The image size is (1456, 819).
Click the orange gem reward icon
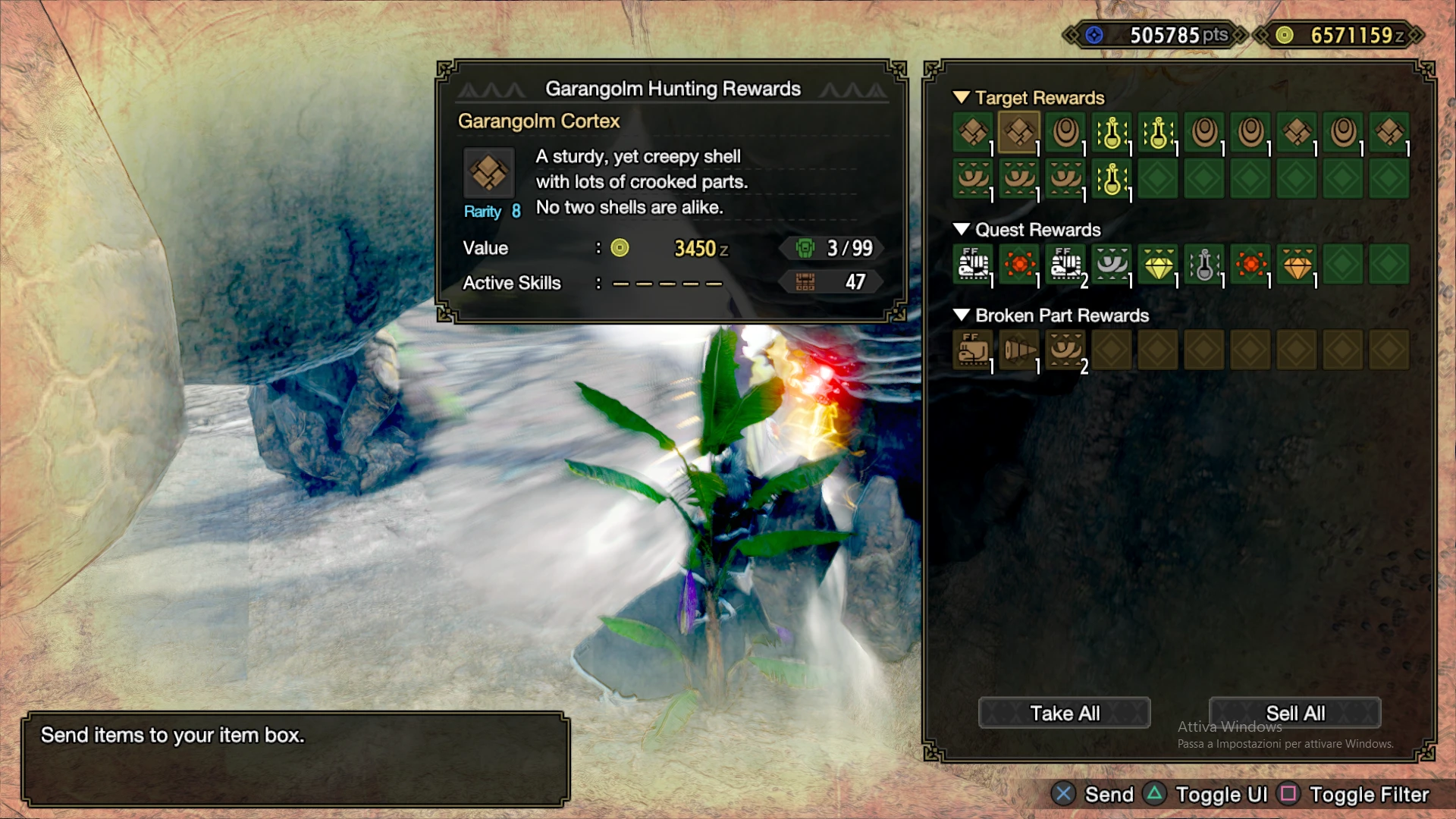pos(1297,265)
